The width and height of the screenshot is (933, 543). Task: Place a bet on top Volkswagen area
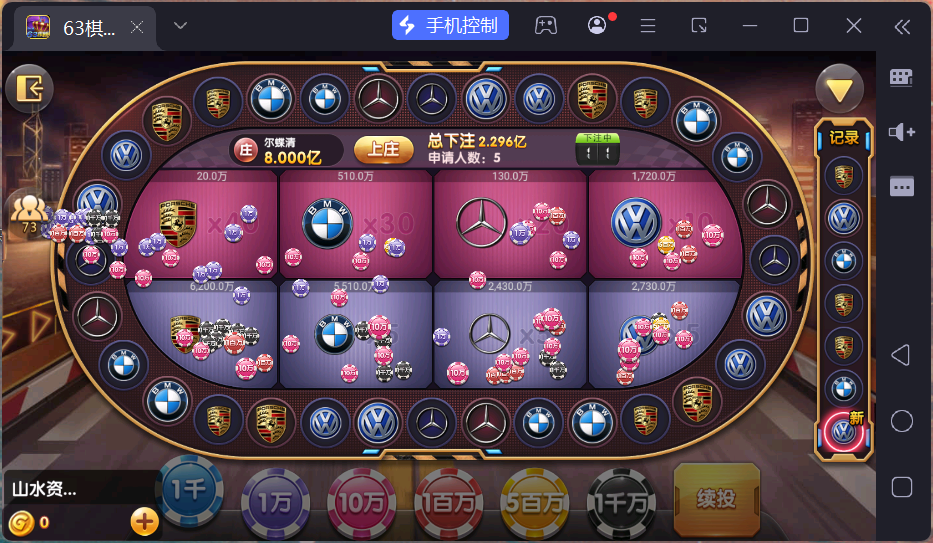click(x=663, y=225)
